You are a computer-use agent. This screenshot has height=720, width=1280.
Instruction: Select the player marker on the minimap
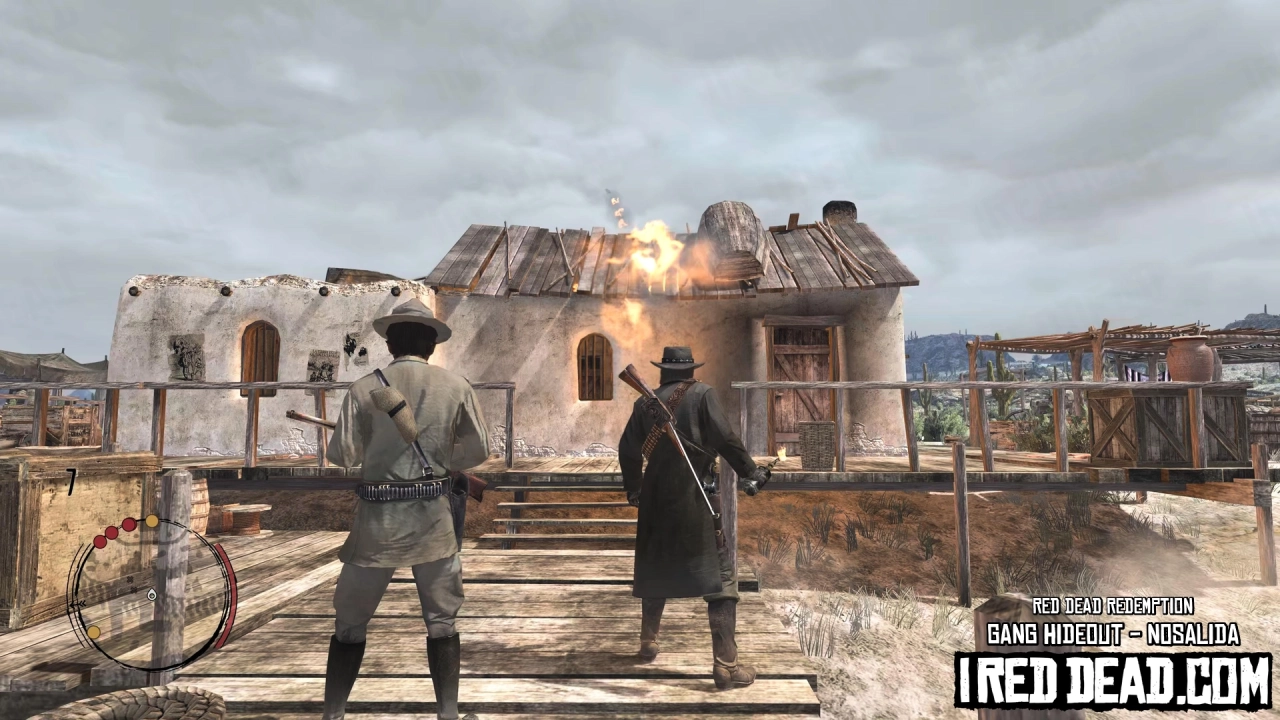pyautogui.click(x=150, y=594)
